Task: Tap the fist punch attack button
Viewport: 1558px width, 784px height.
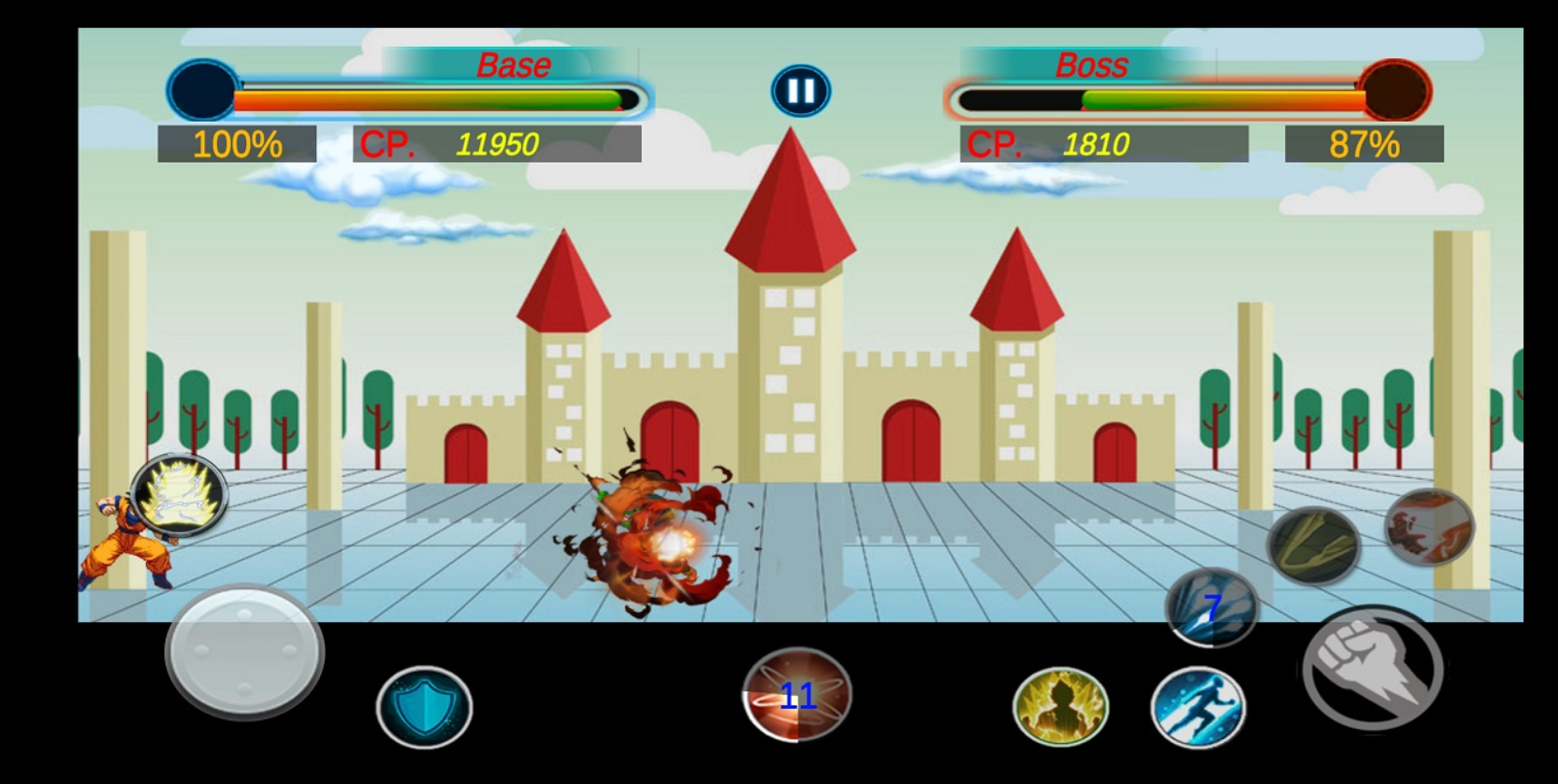Action: (x=1373, y=668)
